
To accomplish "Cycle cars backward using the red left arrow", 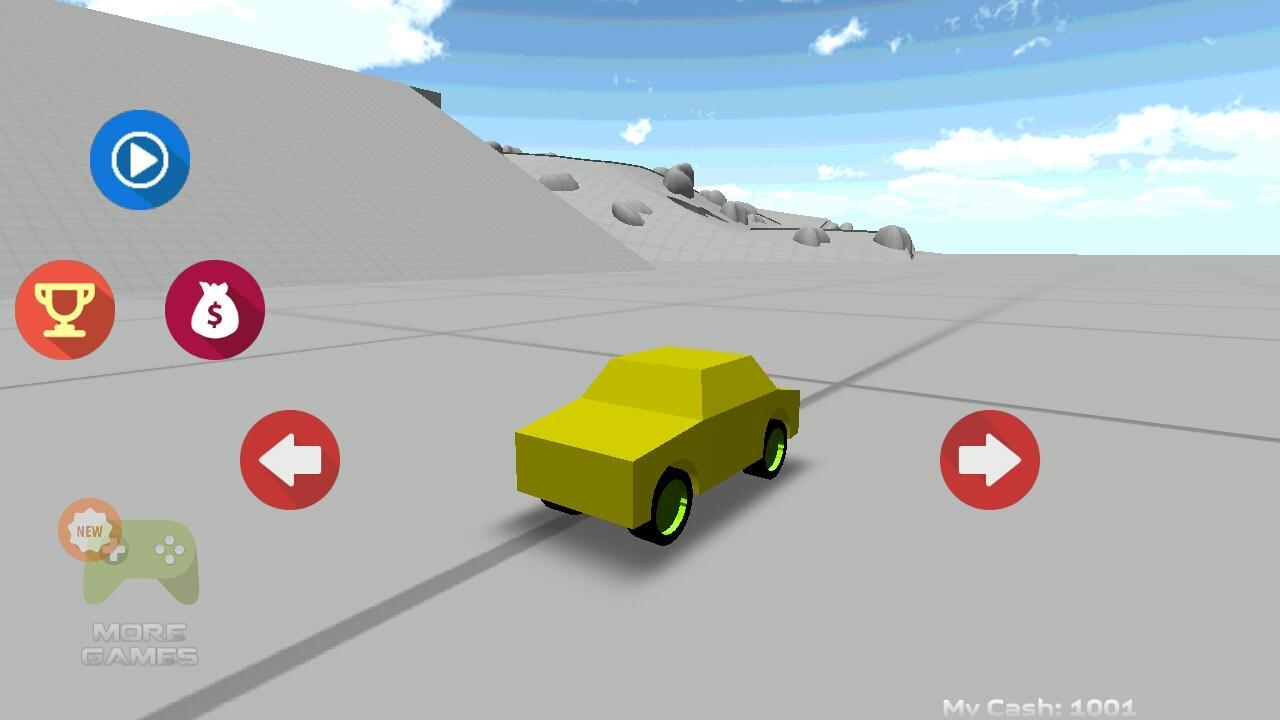I will pyautogui.click(x=289, y=459).
